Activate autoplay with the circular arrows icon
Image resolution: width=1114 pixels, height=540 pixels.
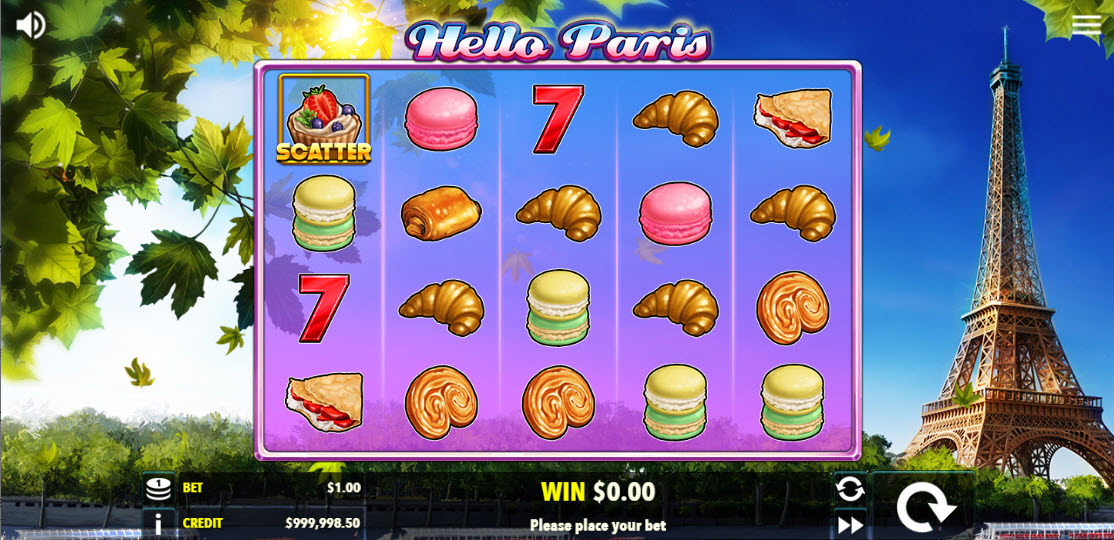pos(850,489)
